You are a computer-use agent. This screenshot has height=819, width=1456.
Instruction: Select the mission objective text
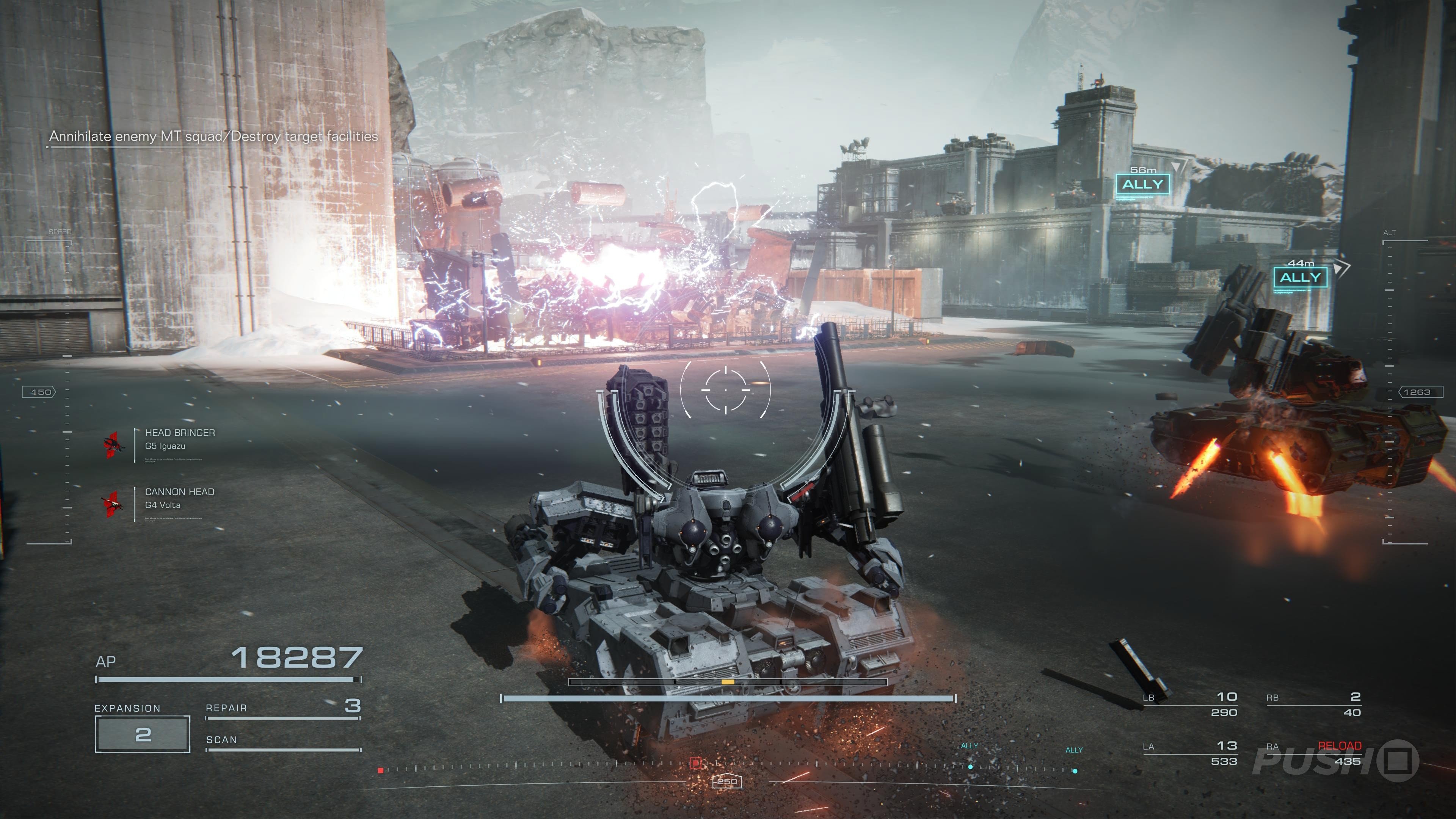coord(213,136)
